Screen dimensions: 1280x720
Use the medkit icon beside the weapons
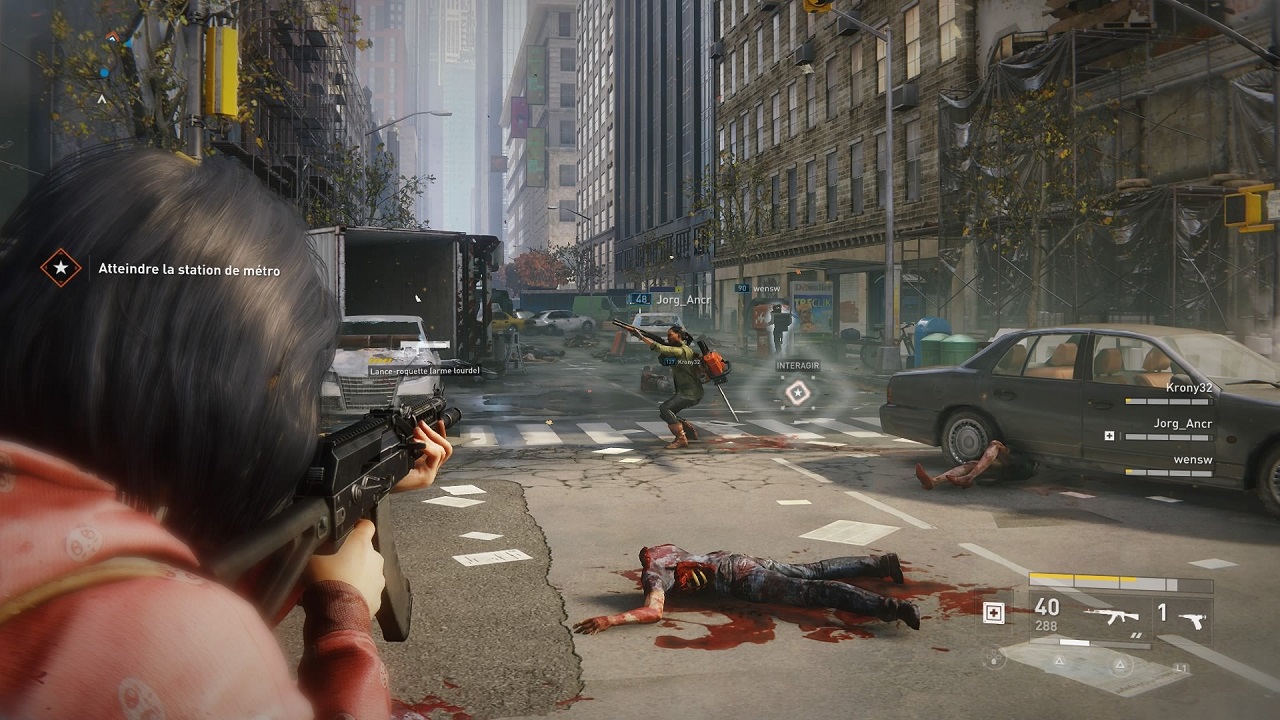(x=993, y=613)
